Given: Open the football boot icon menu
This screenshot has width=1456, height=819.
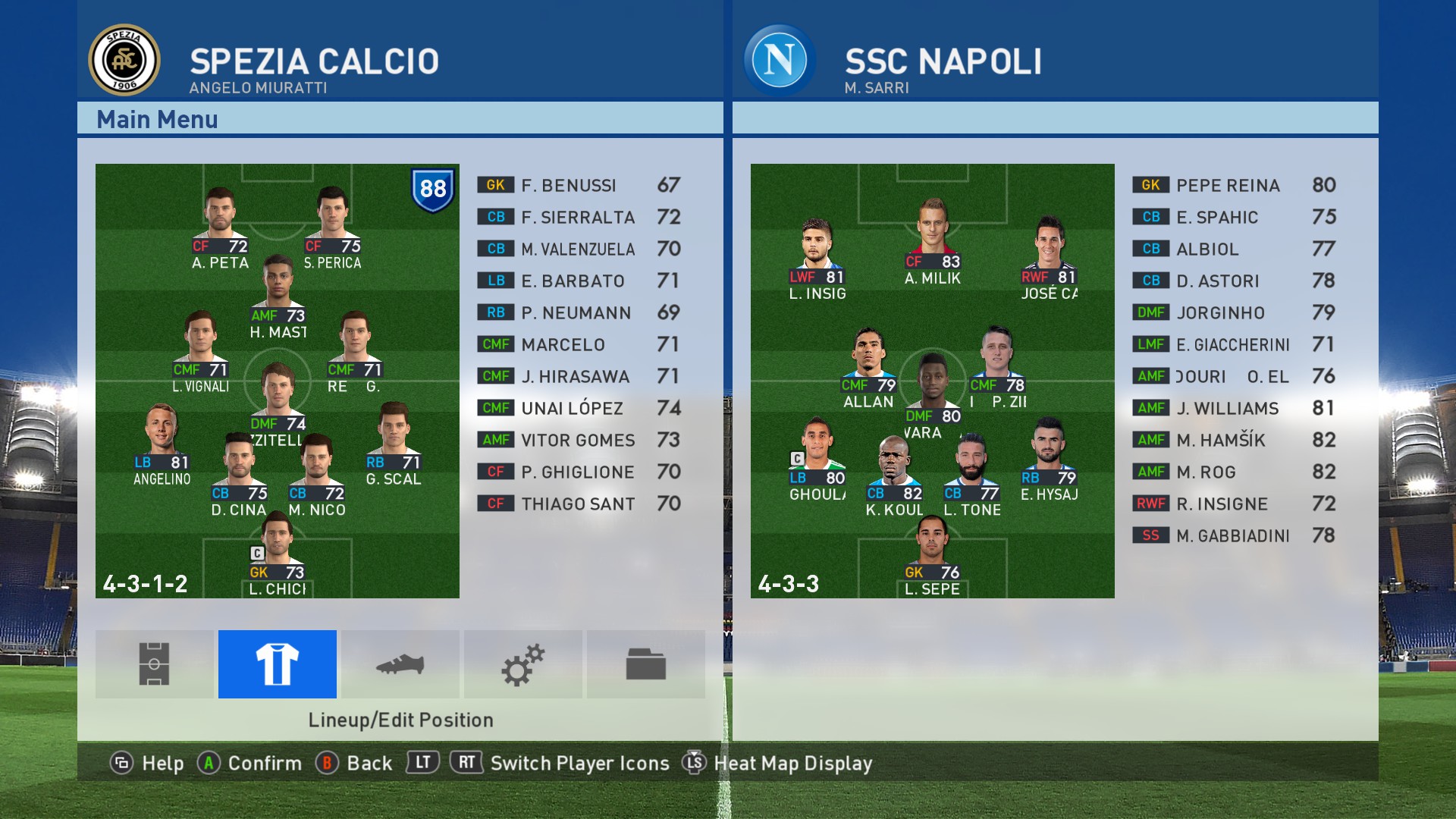Looking at the screenshot, I should click(x=400, y=664).
